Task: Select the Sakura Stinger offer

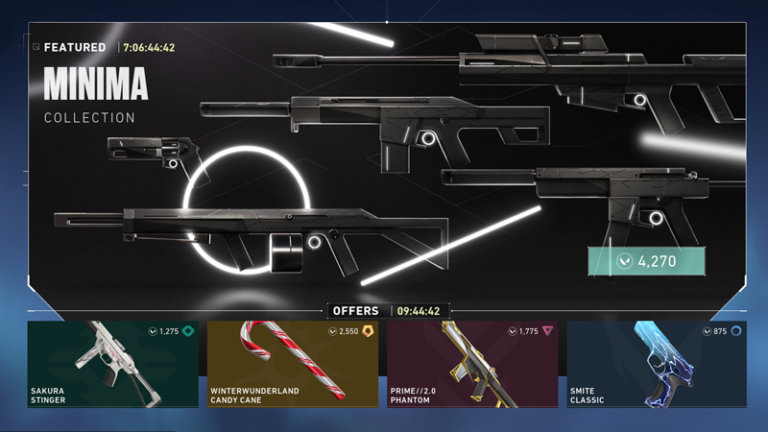Action: pos(114,364)
